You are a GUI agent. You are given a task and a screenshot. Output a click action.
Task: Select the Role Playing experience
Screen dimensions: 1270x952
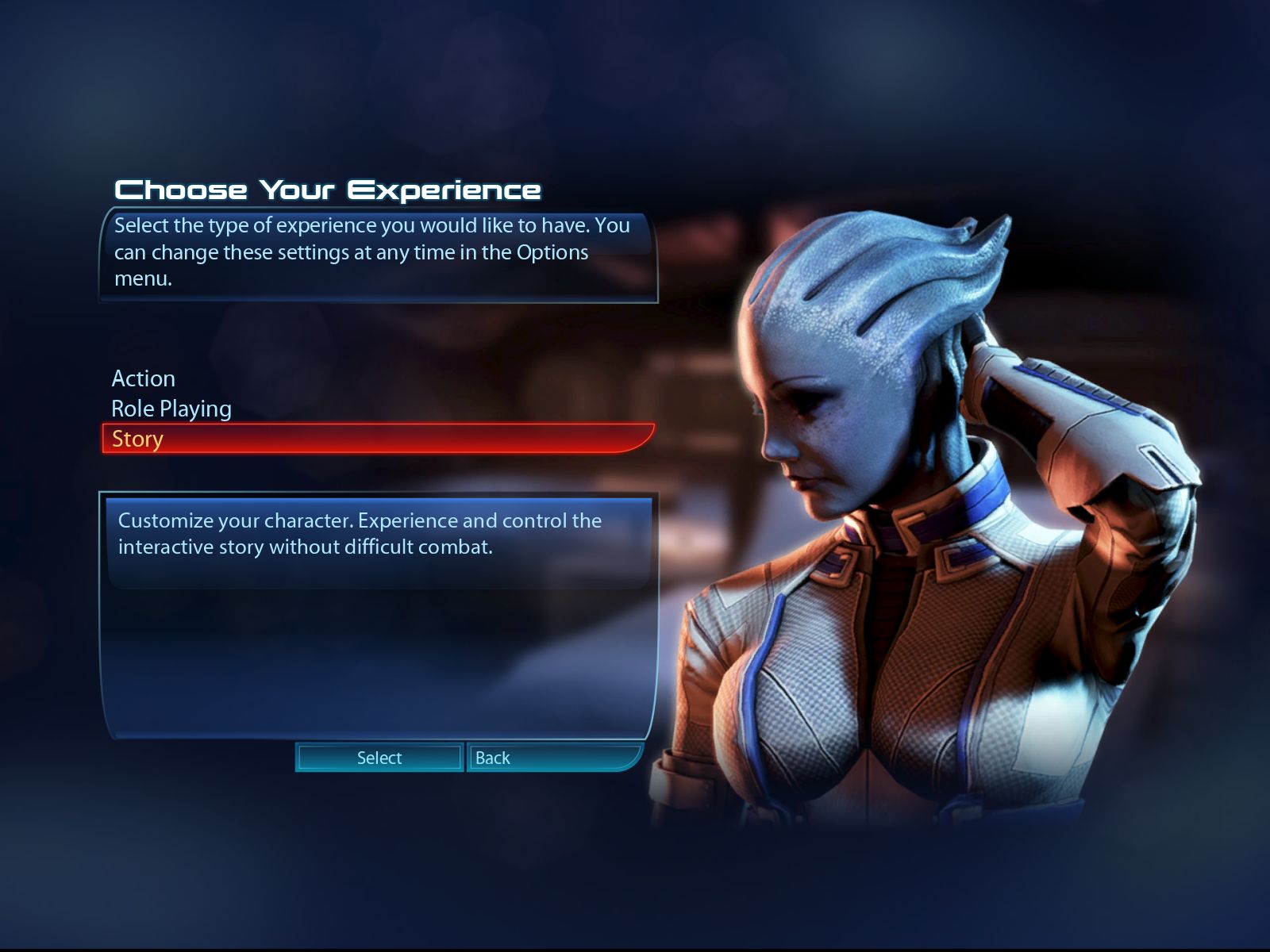(x=171, y=409)
